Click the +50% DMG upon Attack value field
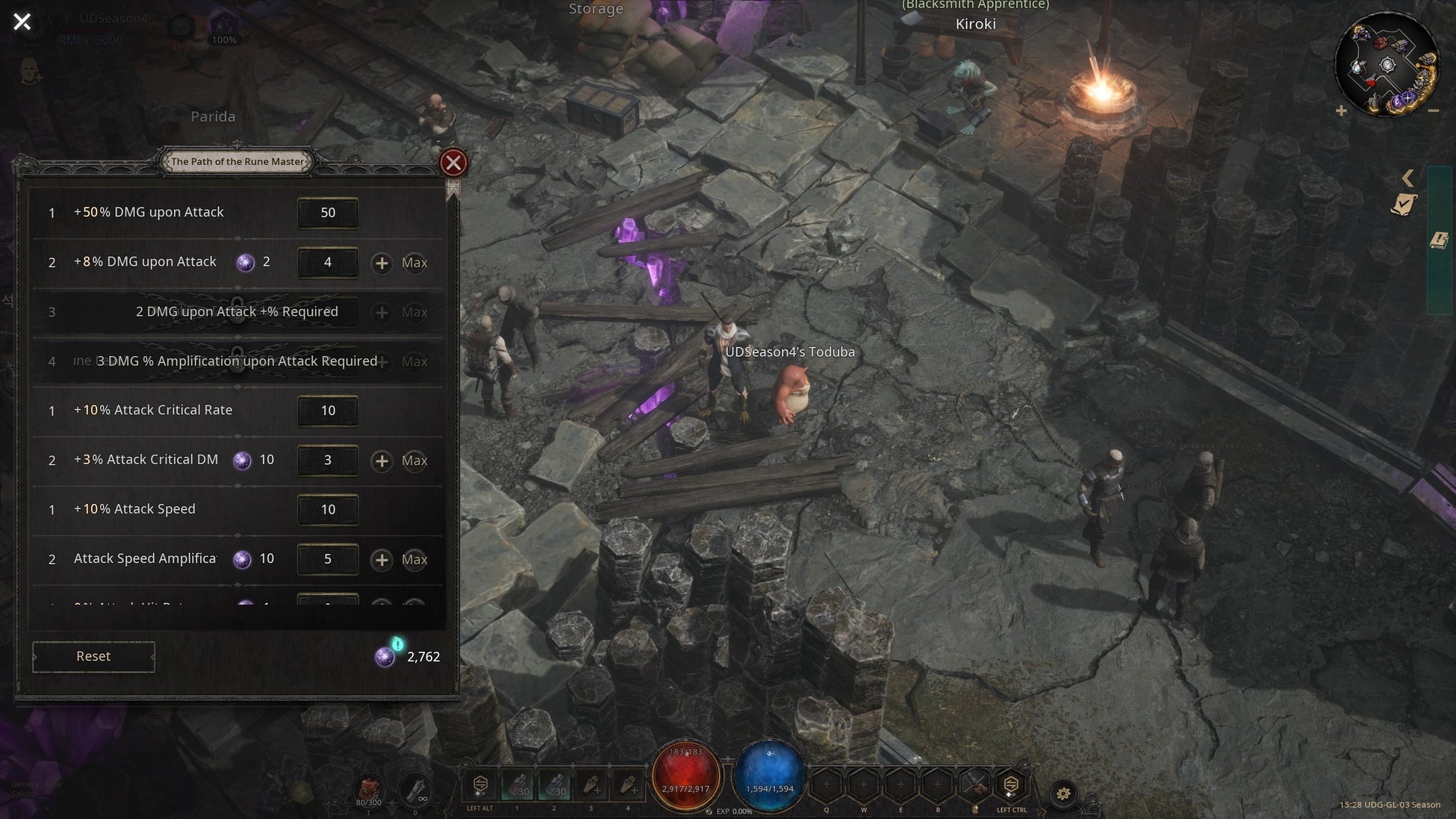 pos(328,213)
